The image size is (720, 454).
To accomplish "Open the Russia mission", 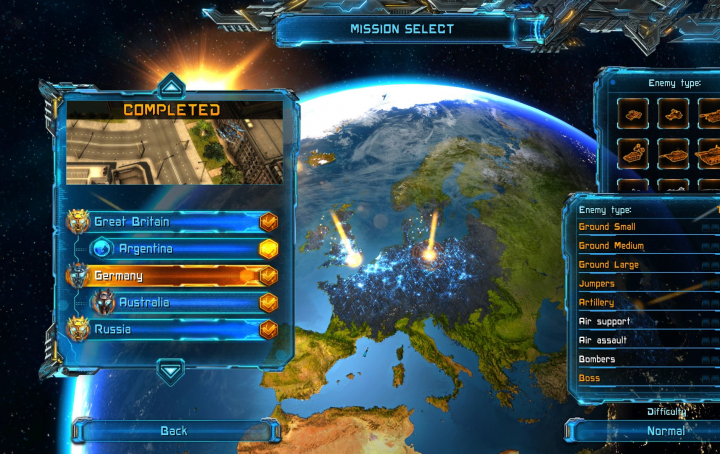I will [170, 328].
